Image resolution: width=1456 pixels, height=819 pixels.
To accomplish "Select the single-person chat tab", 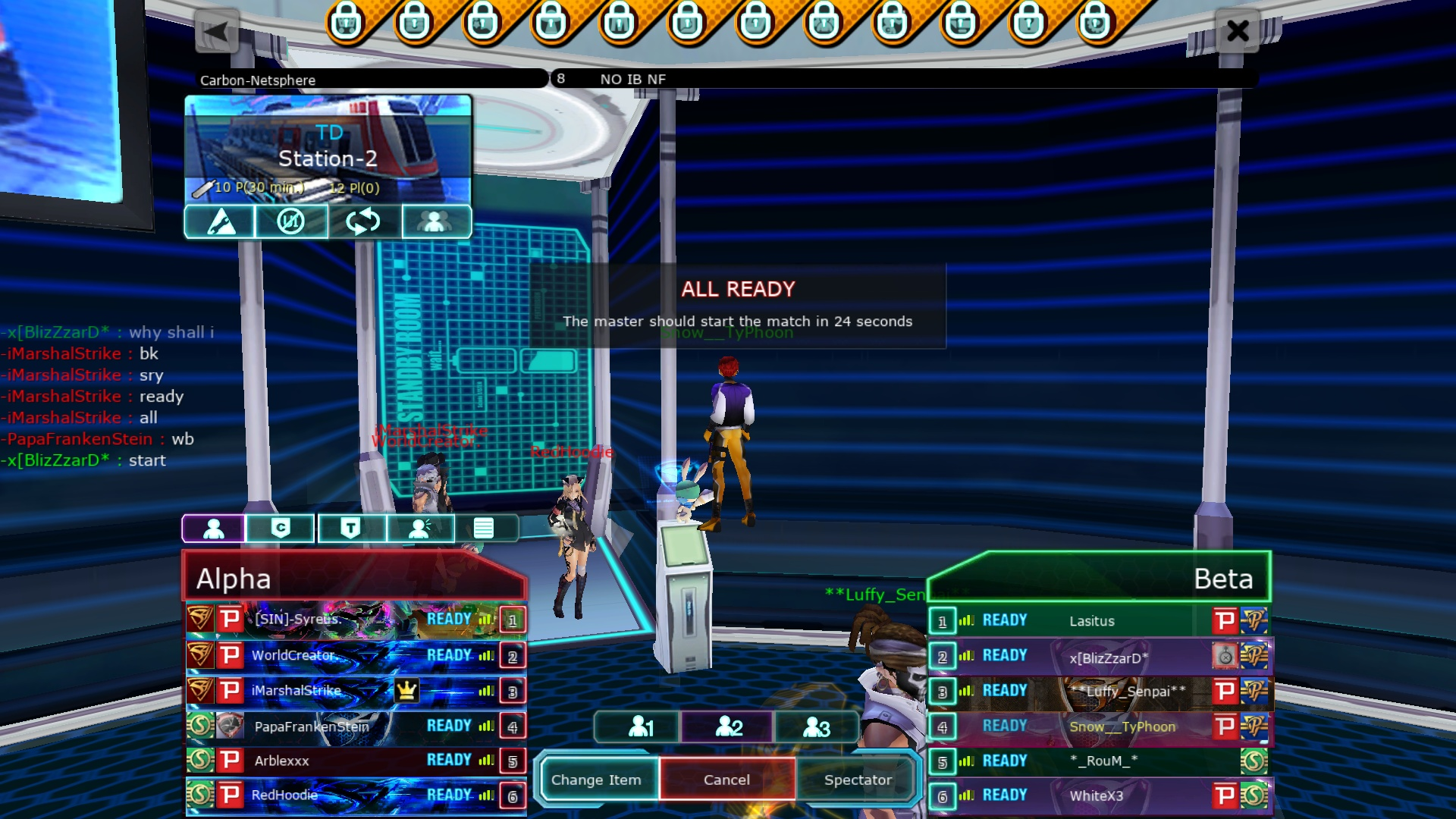I will click(214, 528).
